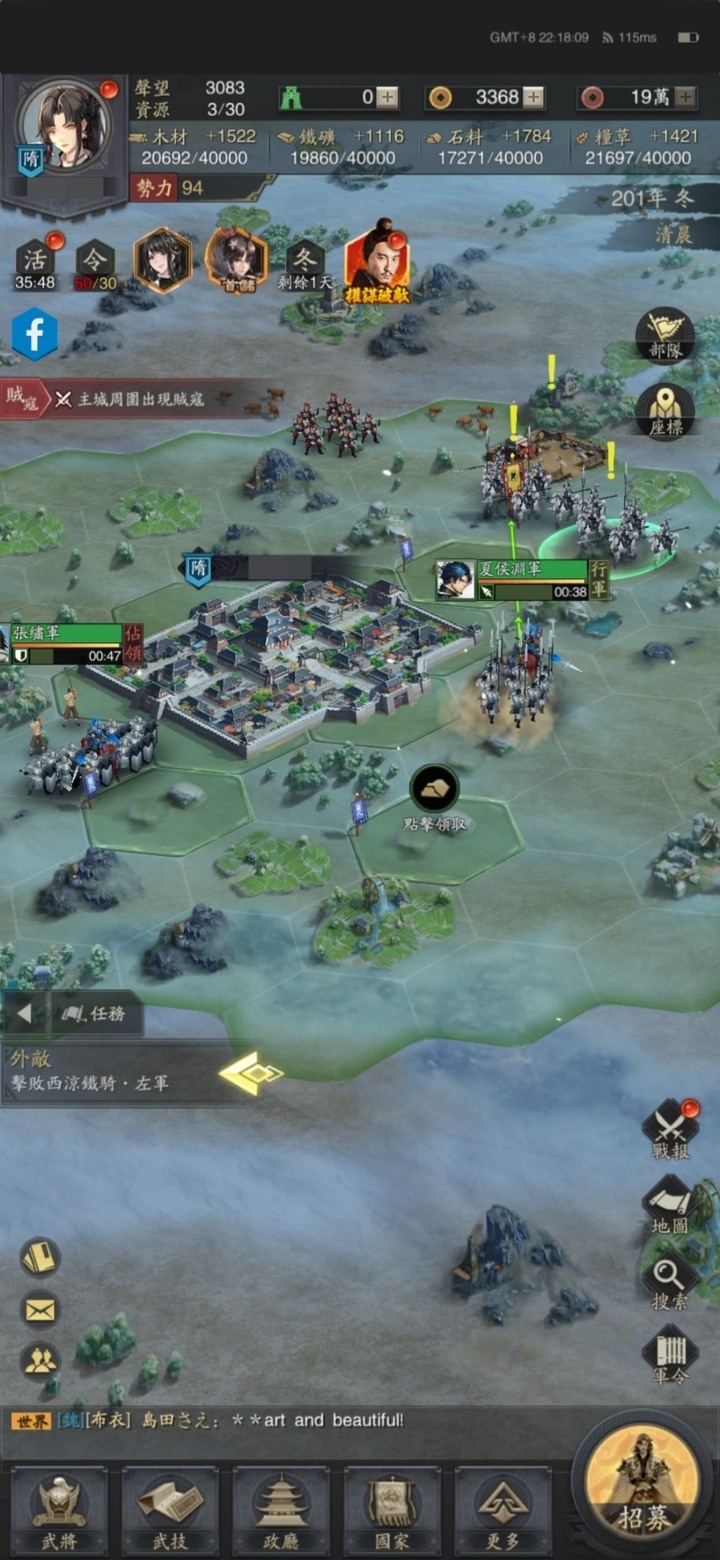Show the 更多 more options
720x1560 pixels.
point(503,1510)
